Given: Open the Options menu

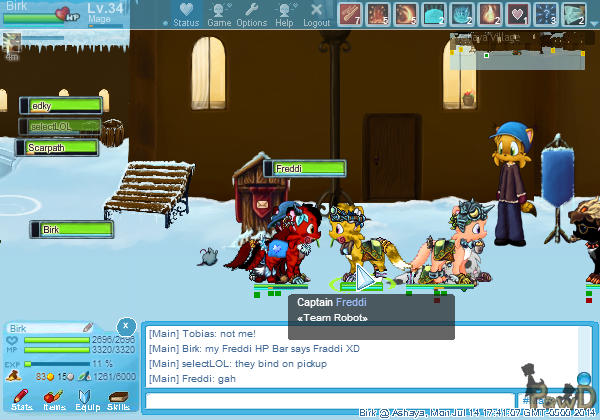Looking at the screenshot, I should (x=252, y=14).
